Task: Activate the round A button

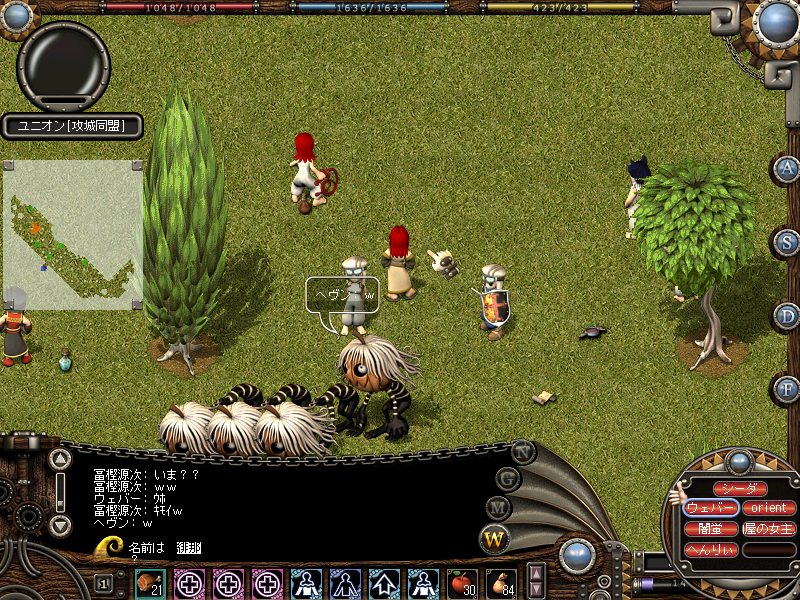Action: (x=788, y=169)
